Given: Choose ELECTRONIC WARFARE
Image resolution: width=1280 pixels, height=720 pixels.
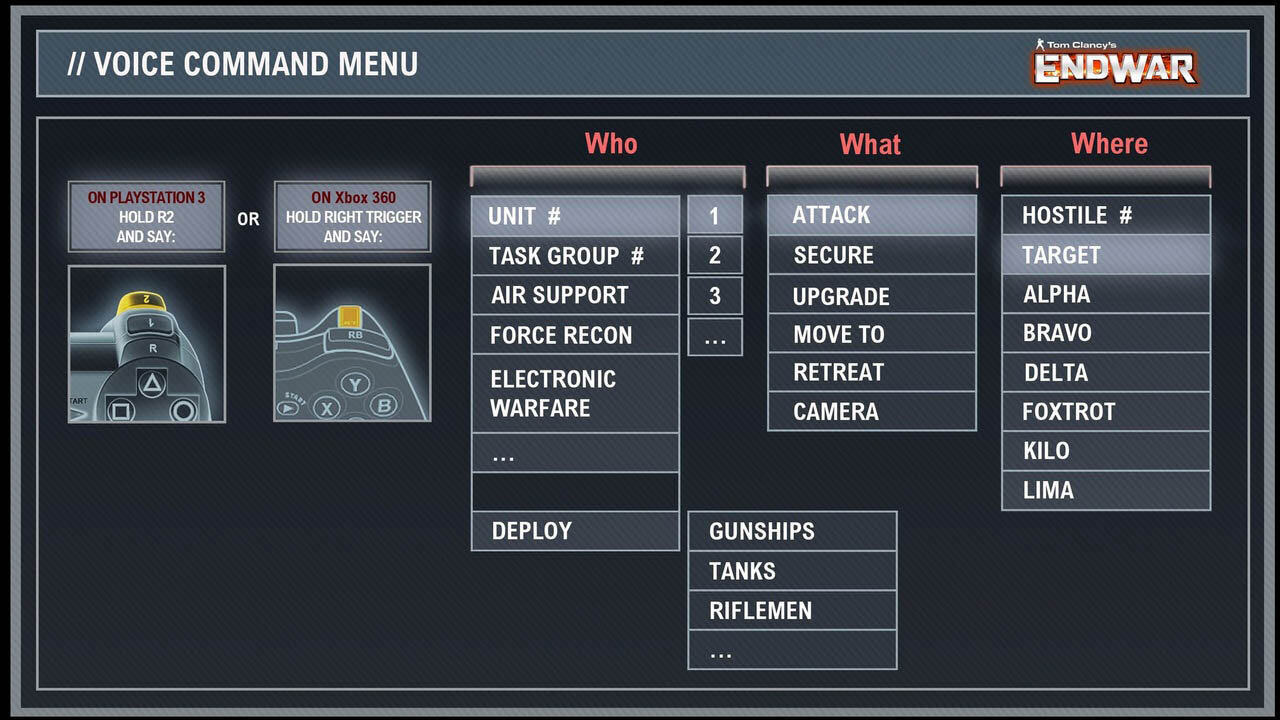Looking at the screenshot, I should 575,393.
